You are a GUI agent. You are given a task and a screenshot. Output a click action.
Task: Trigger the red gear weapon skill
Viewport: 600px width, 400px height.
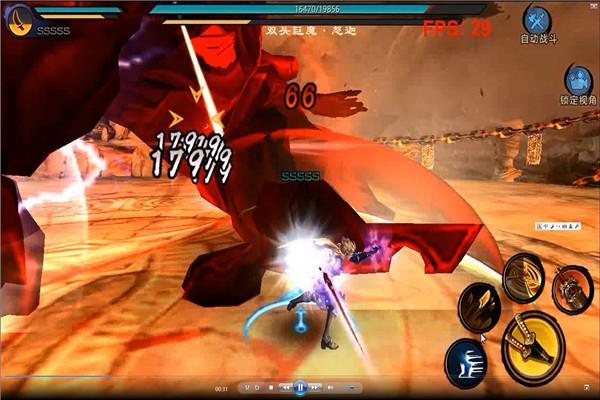572,288
